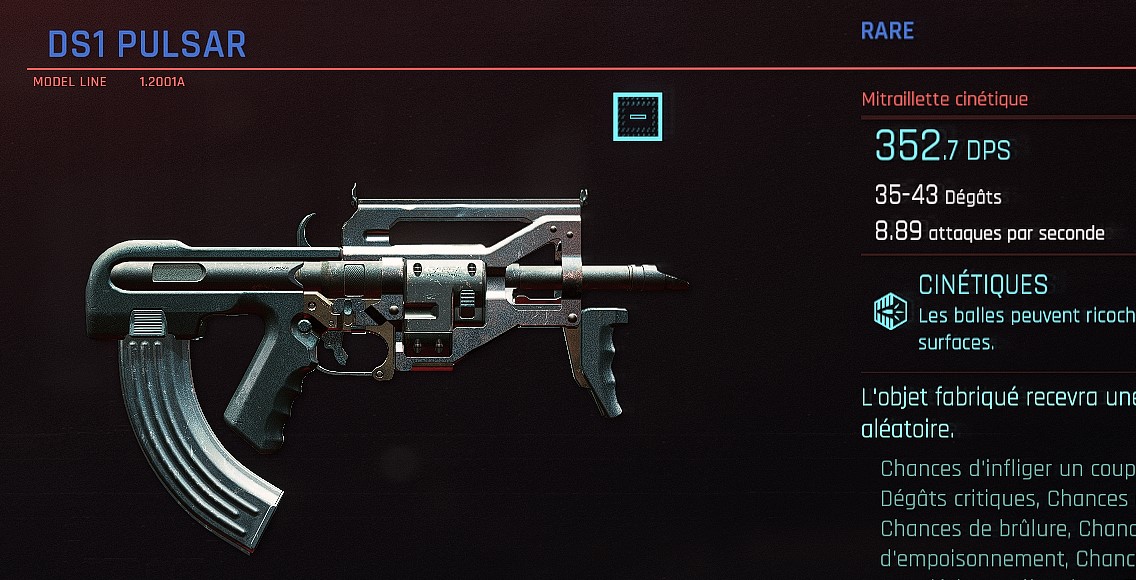Select the cyan empty mod slot icon
Viewport: 1136px width, 580px height.
point(637,117)
